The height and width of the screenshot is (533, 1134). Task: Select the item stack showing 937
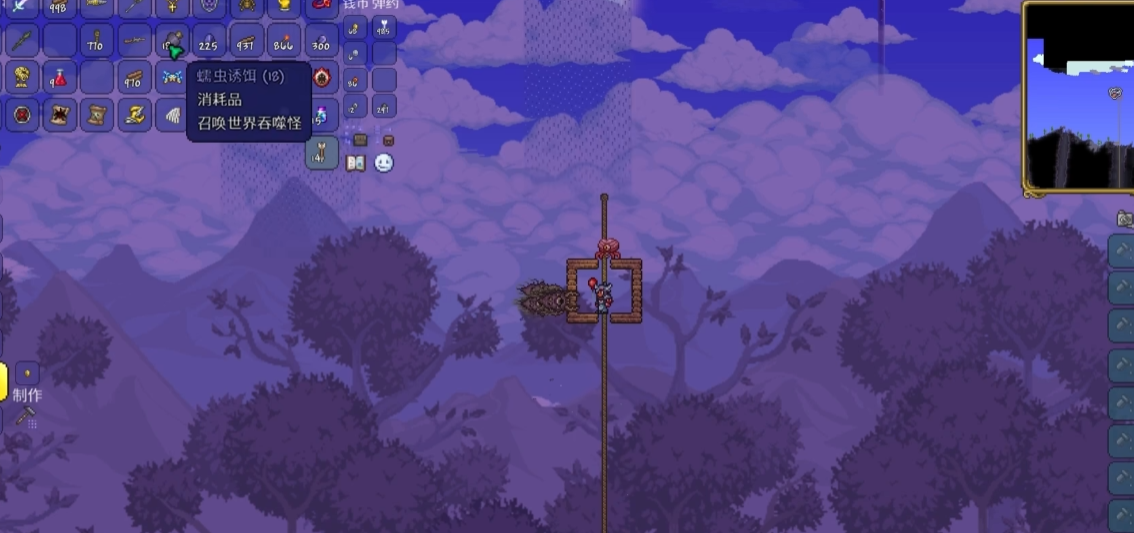pos(246,42)
